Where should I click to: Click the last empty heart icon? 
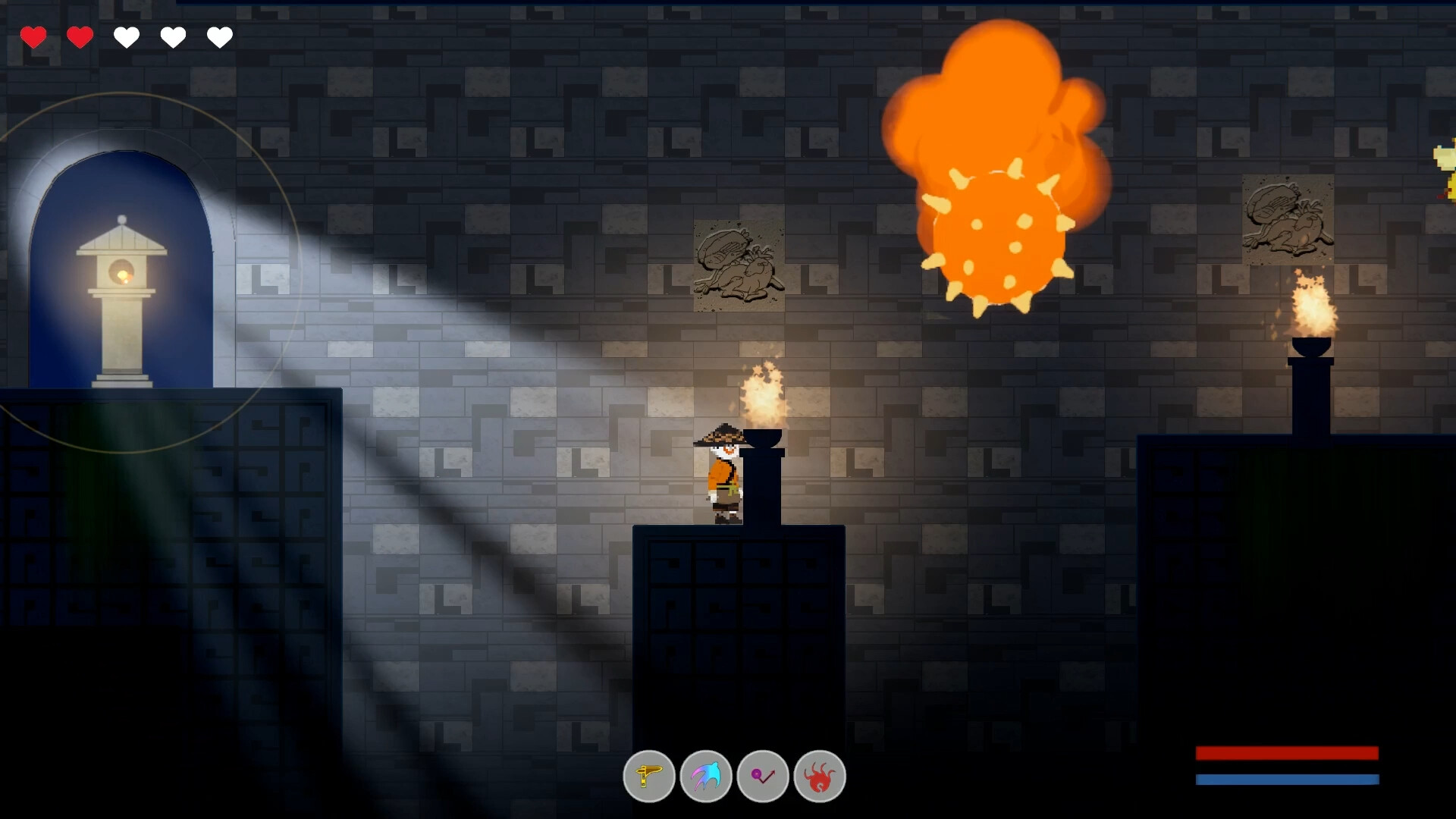(219, 36)
